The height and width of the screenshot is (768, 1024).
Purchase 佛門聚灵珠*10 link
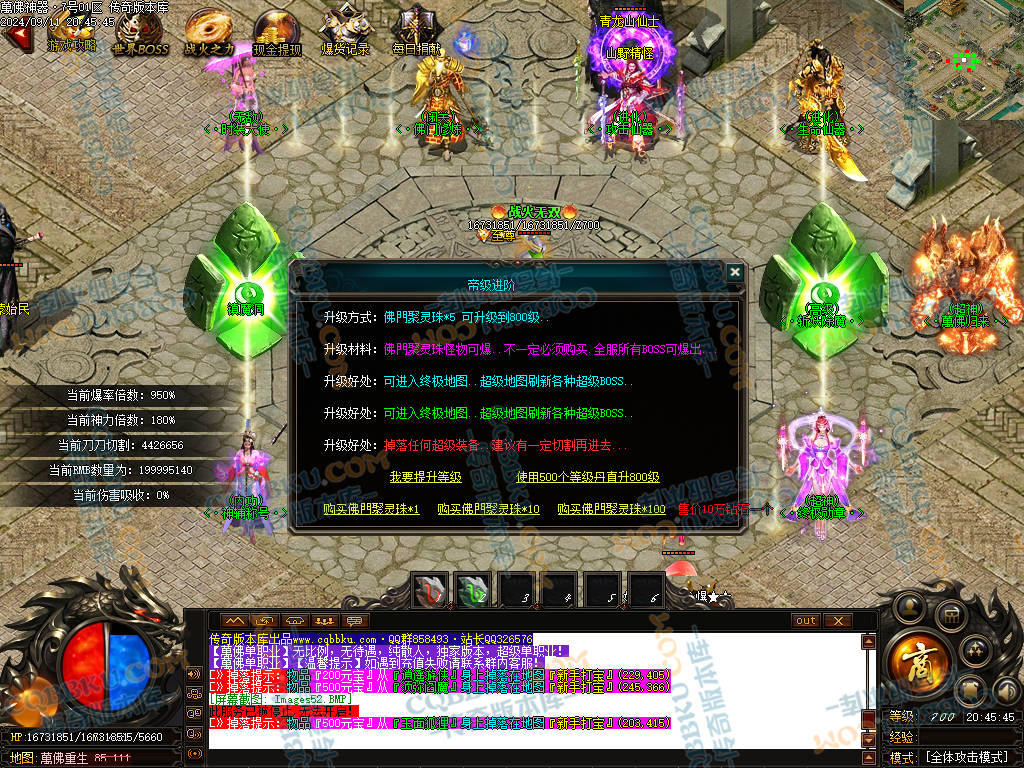[x=488, y=510]
